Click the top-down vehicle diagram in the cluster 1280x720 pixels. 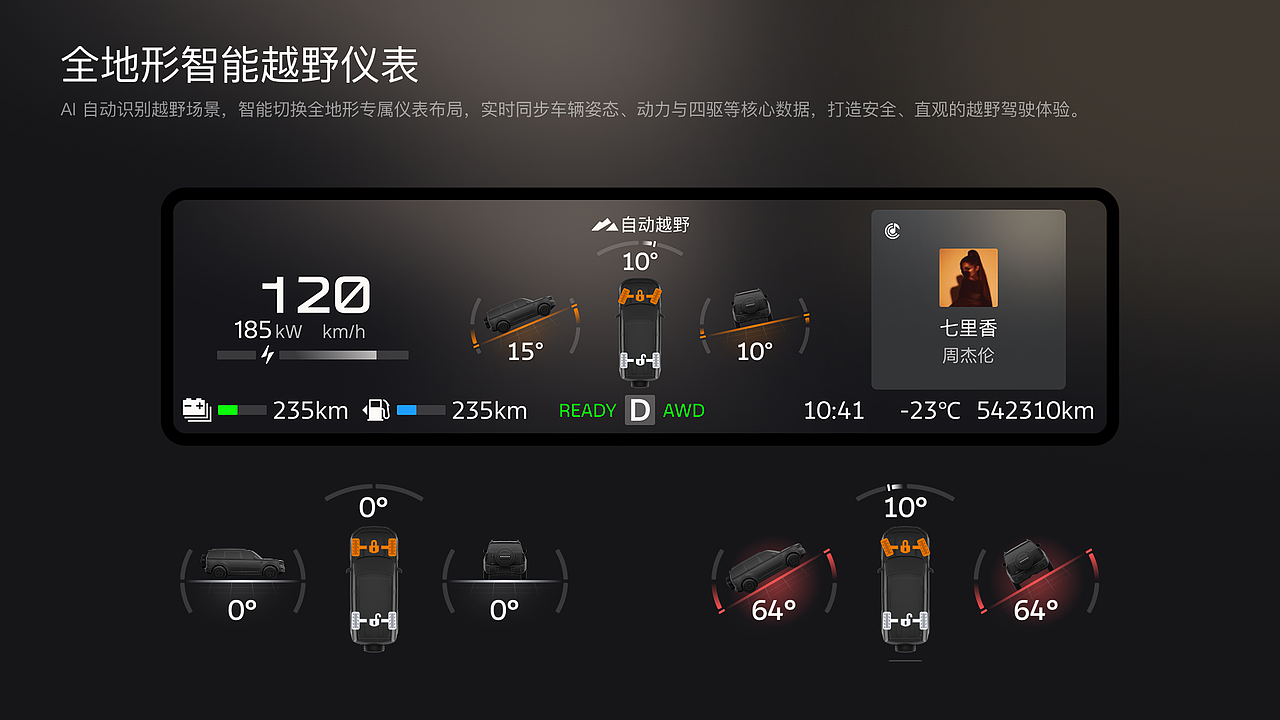click(640, 330)
